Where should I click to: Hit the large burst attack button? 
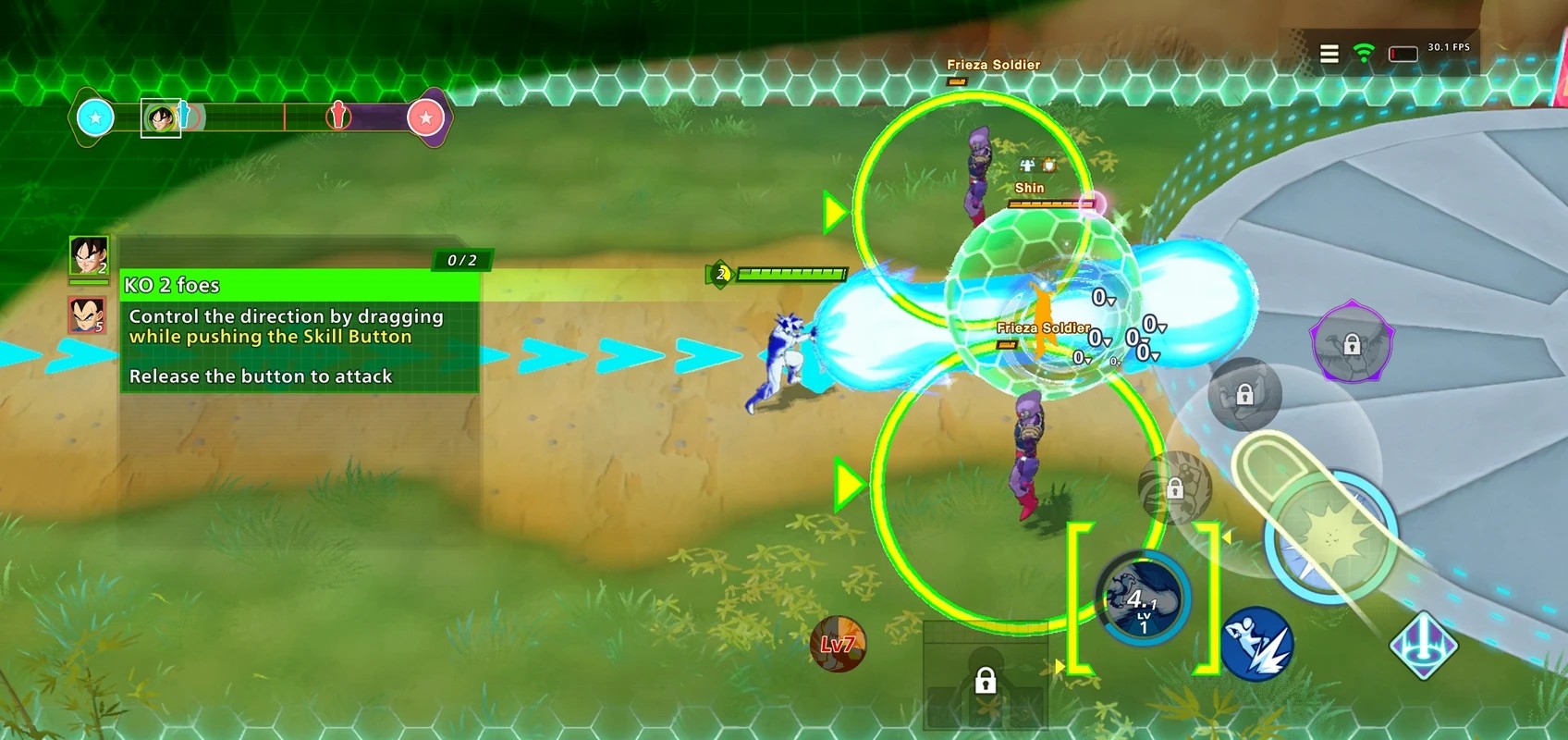(1331, 537)
